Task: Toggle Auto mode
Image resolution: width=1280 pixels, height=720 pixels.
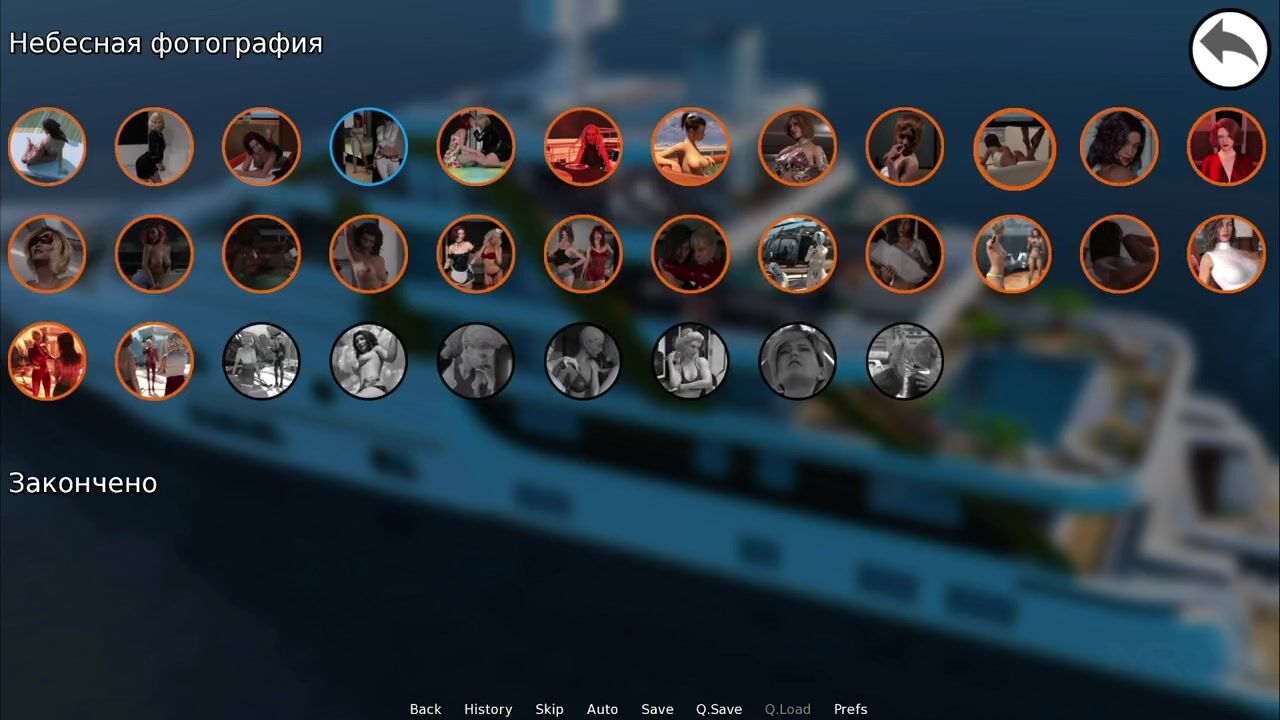Action: (602, 709)
